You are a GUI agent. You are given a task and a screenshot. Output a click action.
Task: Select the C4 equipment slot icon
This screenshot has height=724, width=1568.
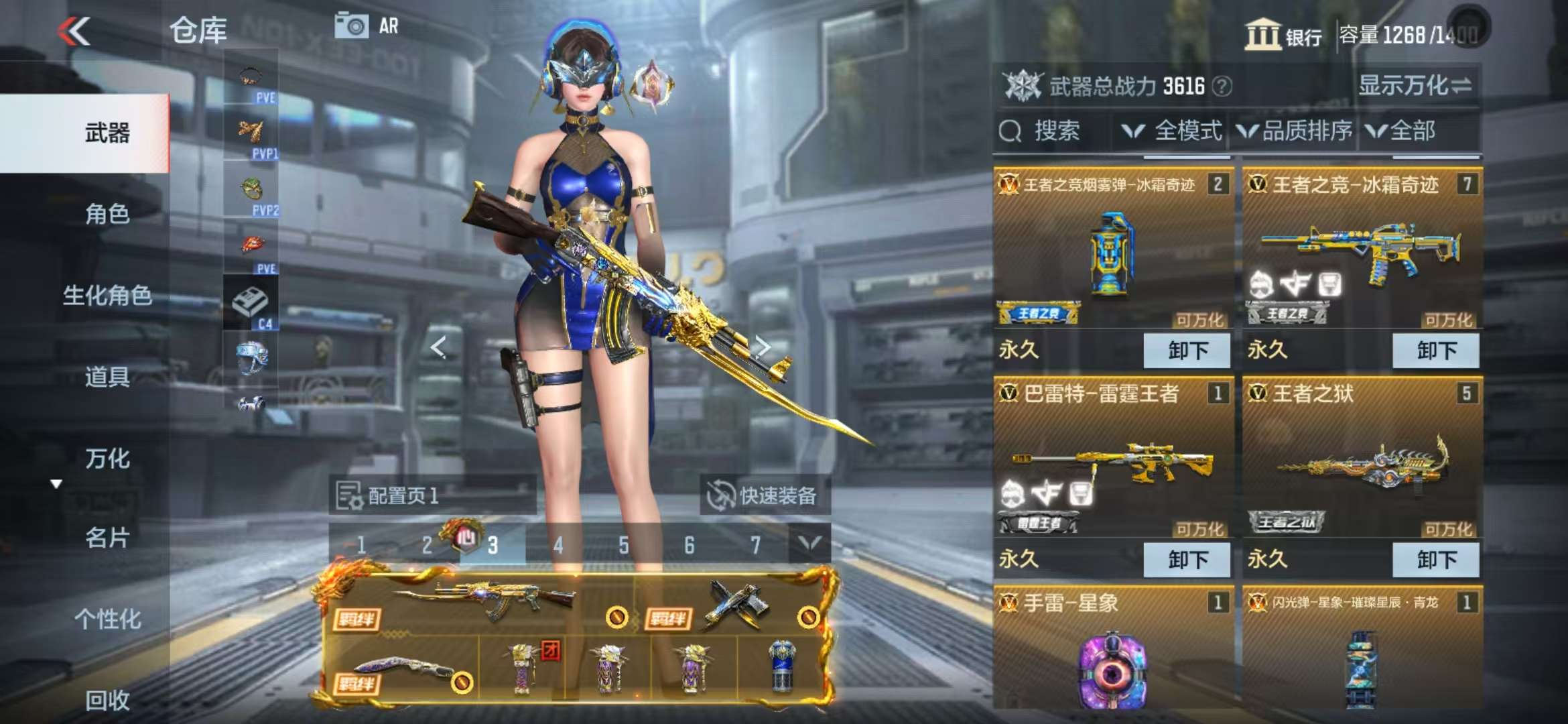click(251, 305)
